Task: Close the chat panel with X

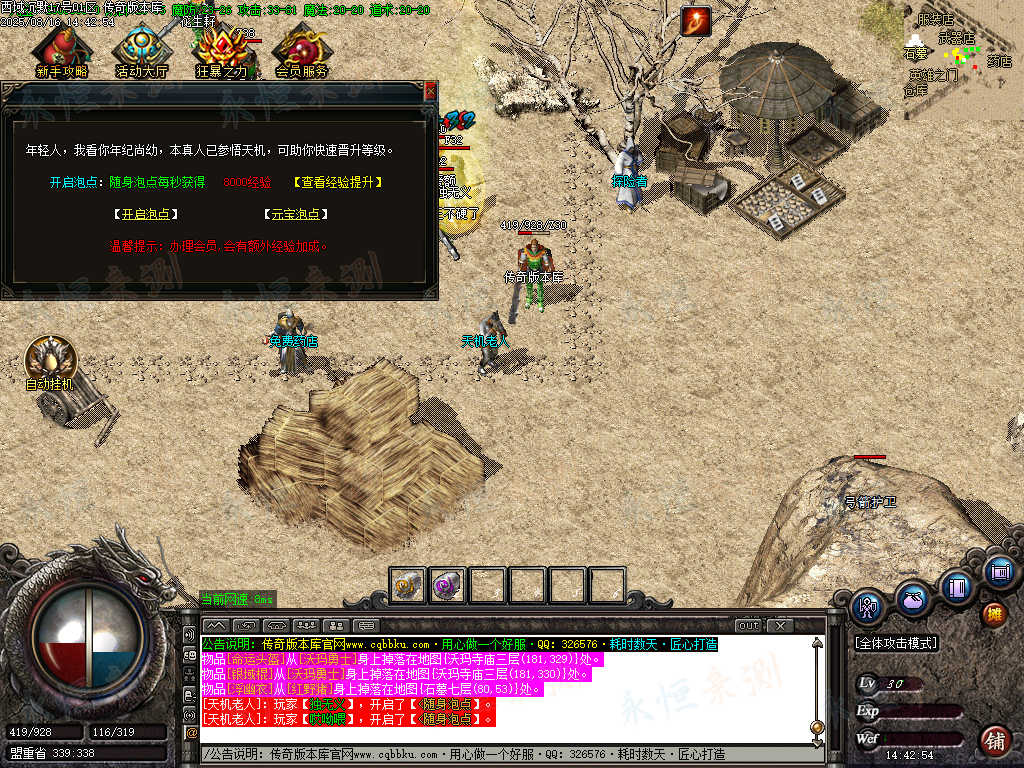Action: (x=780, y=625)
